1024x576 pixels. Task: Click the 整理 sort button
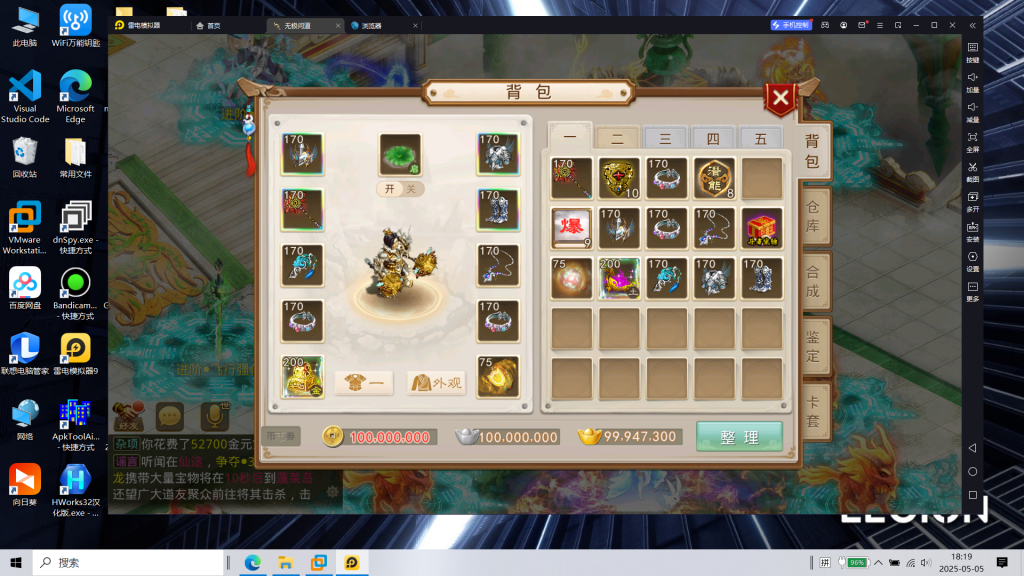click(740, 437)
